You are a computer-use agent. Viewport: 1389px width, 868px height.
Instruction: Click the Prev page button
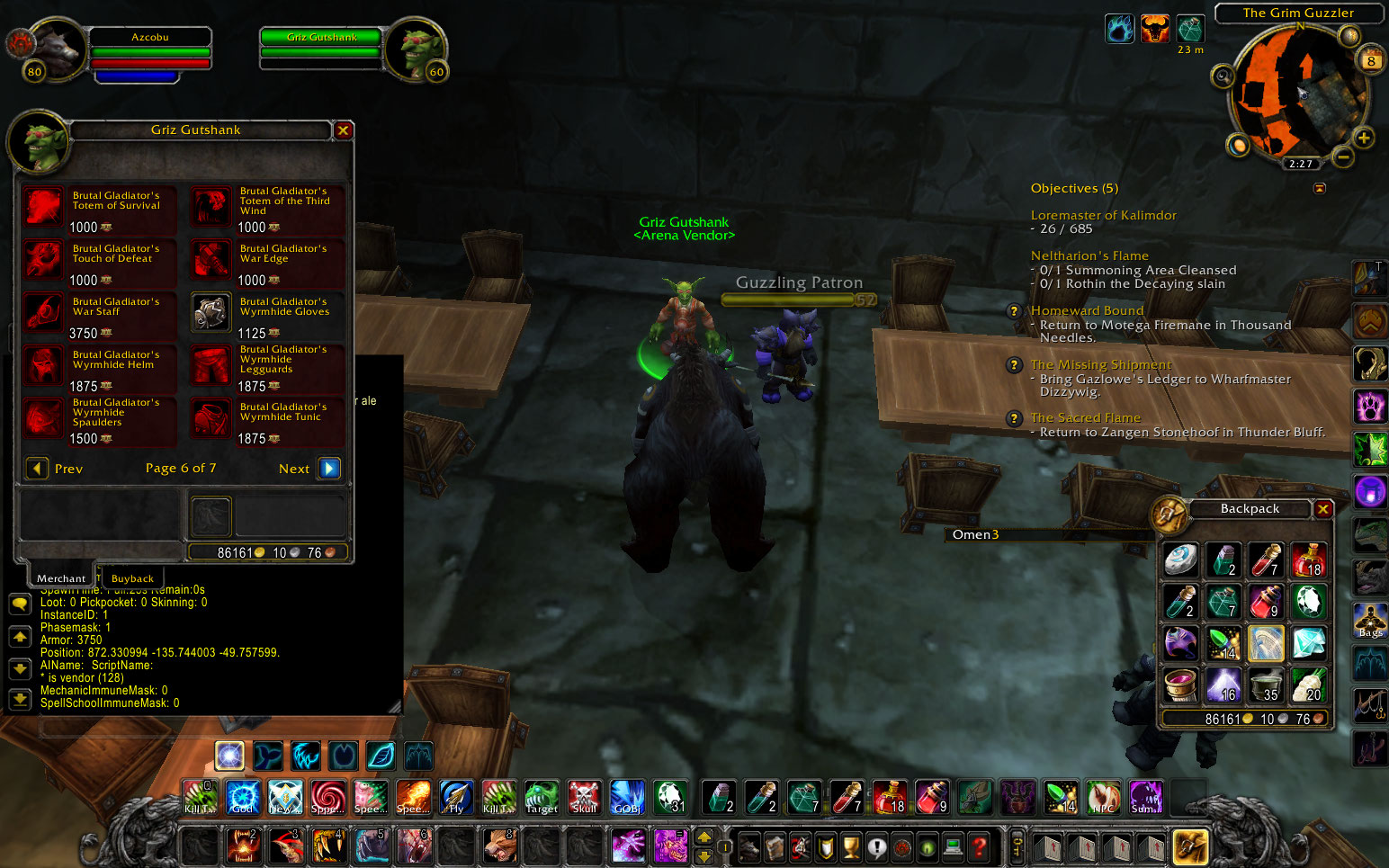37,468
